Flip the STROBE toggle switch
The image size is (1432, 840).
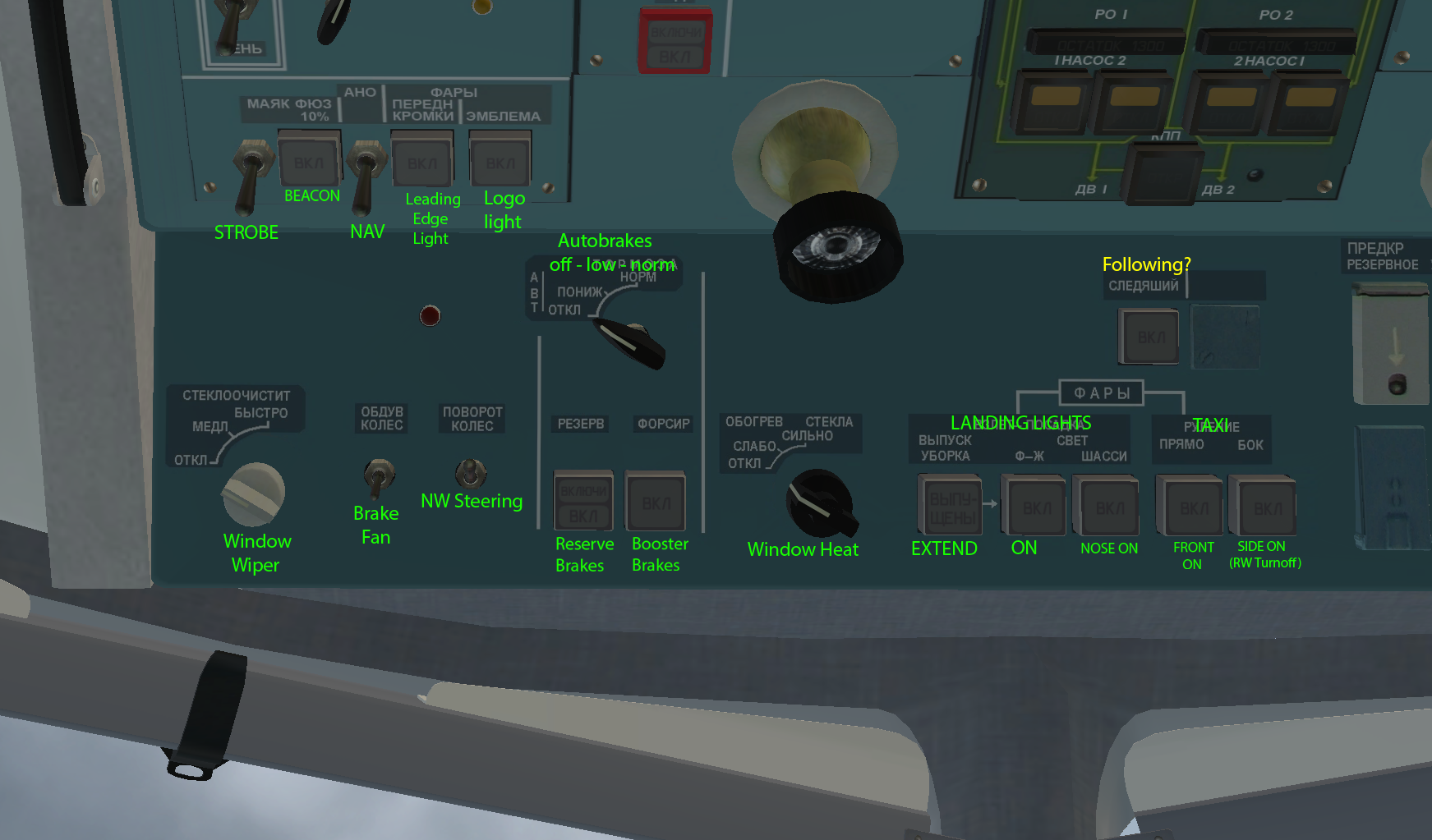248,177
